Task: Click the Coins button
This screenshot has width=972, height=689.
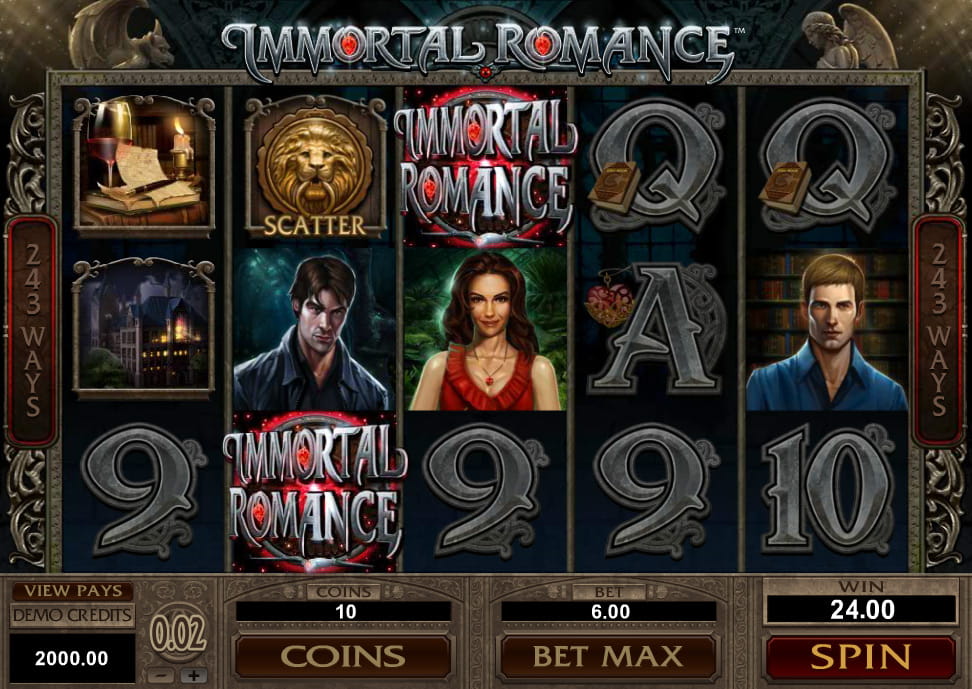Action: pos(342,657)
